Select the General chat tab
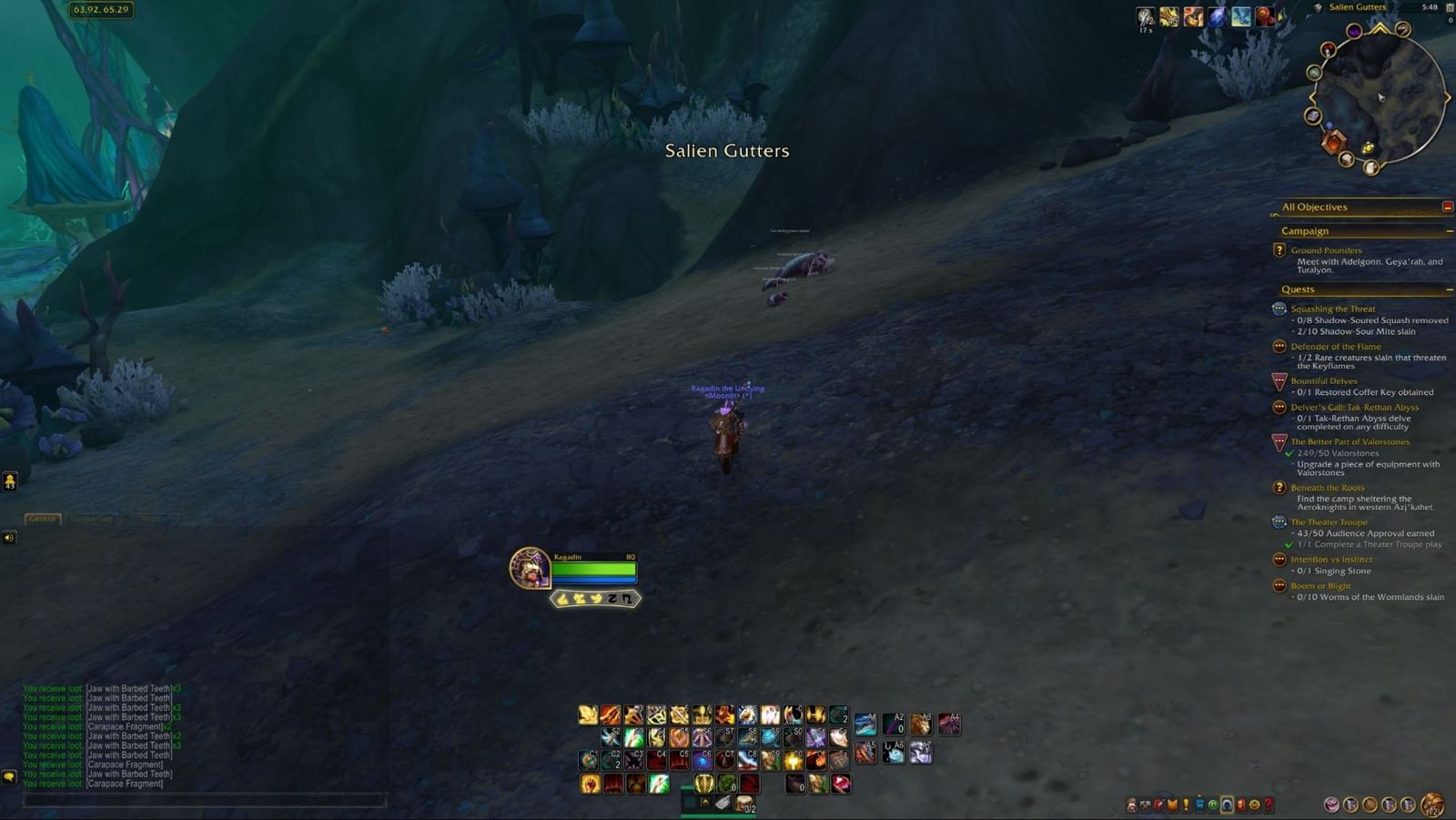The image size is (1456, 820). pos(41,519)
